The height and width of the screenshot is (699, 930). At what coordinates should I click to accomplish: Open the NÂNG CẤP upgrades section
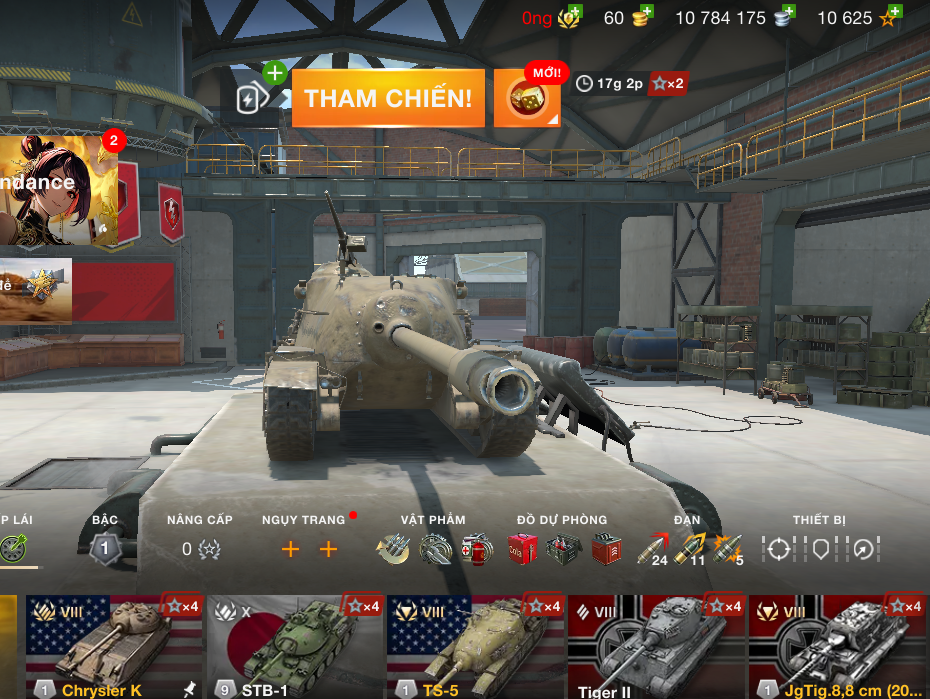pos(200,548)
